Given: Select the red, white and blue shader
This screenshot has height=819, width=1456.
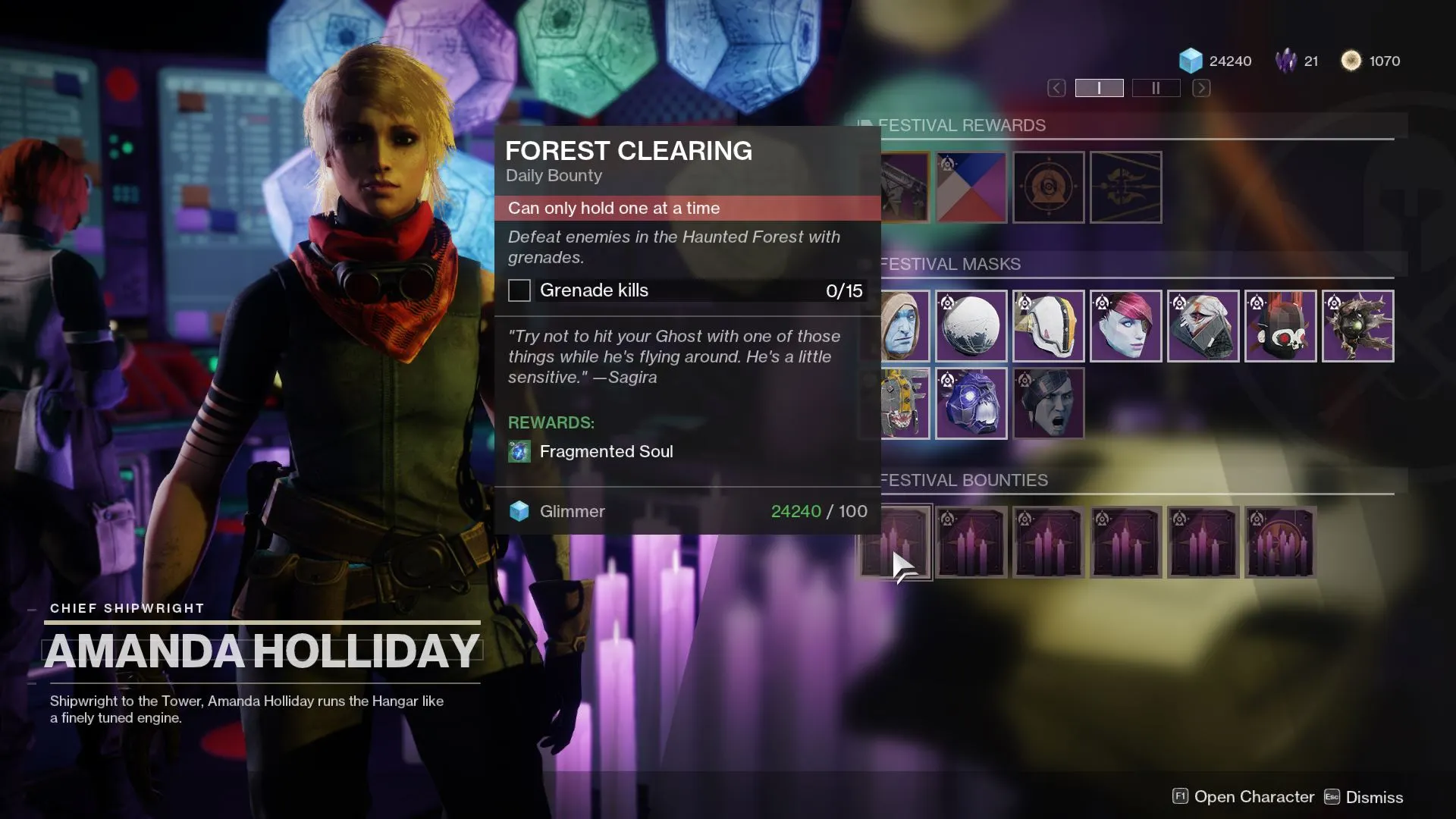Looking at the screenshot, I should [971, 187].
